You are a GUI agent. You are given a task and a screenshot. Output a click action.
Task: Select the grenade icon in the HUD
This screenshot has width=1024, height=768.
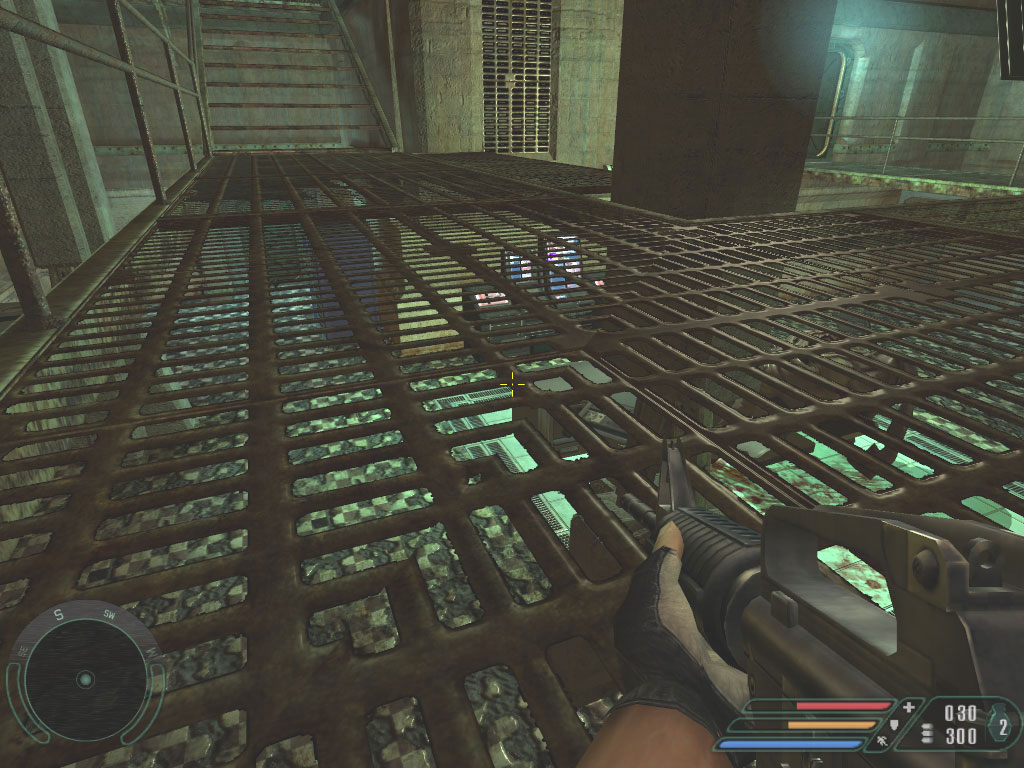coord(1001,728)
